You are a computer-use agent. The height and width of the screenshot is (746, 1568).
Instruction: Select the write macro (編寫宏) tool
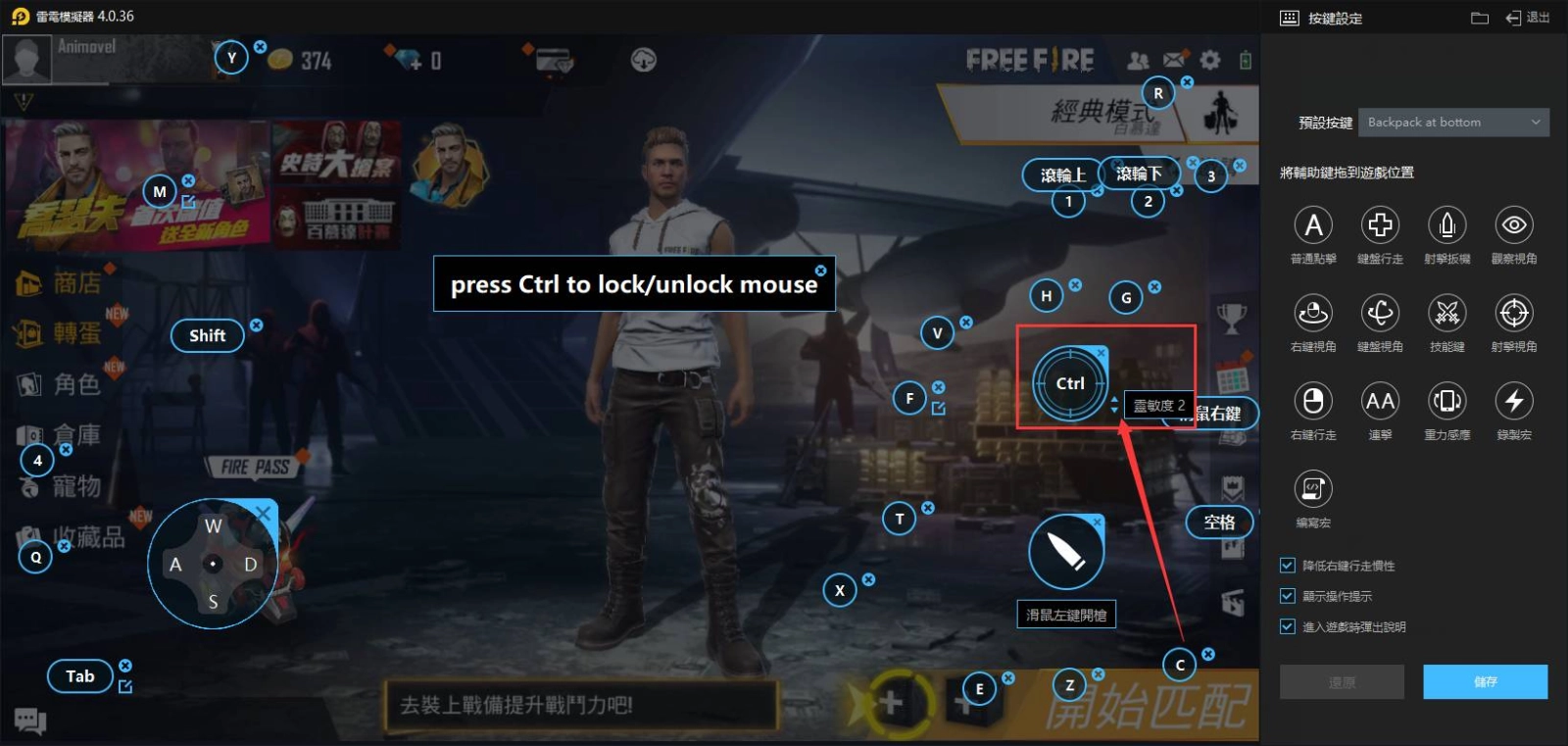point(1313,488)
